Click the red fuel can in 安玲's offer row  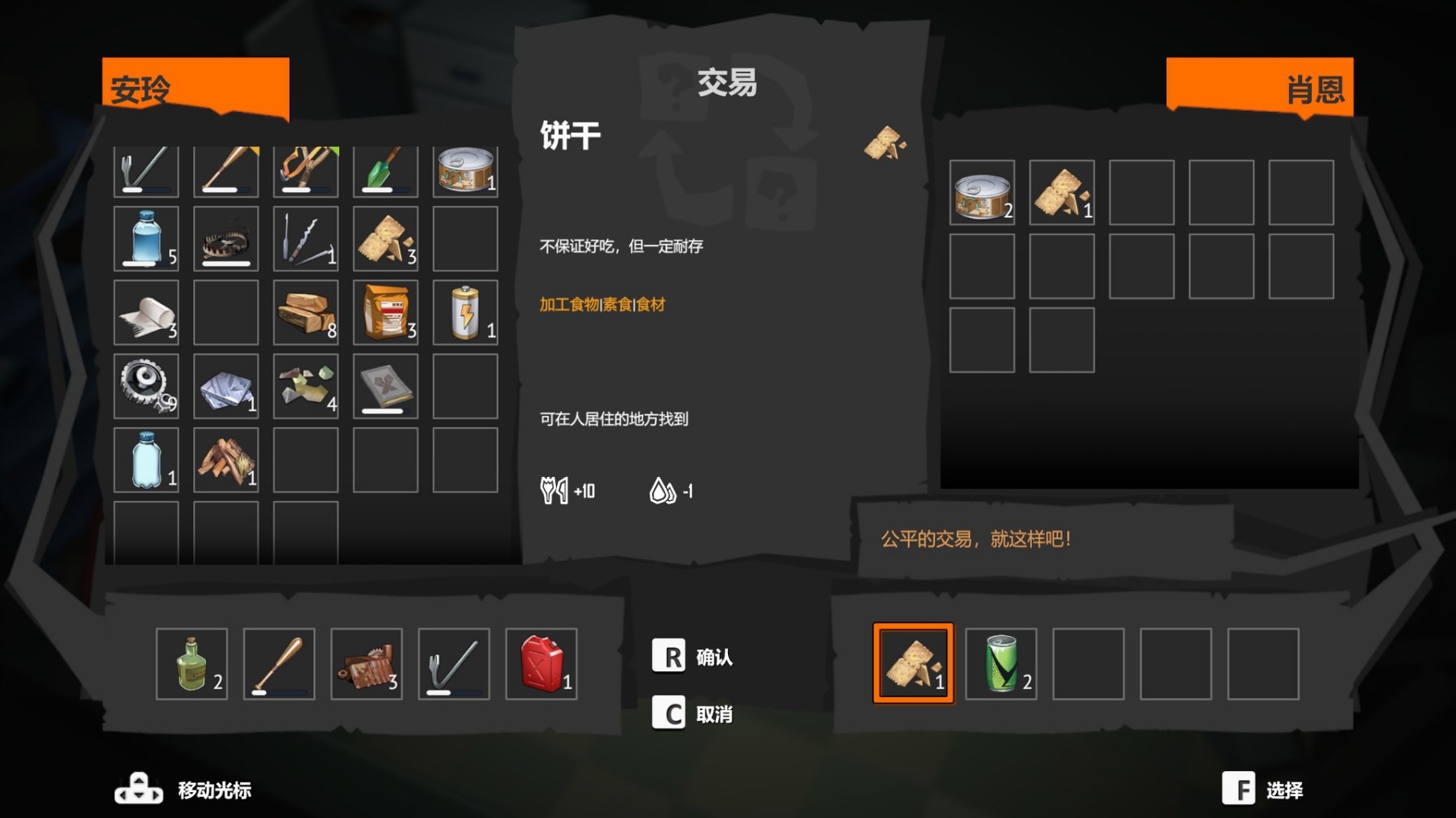540,663
